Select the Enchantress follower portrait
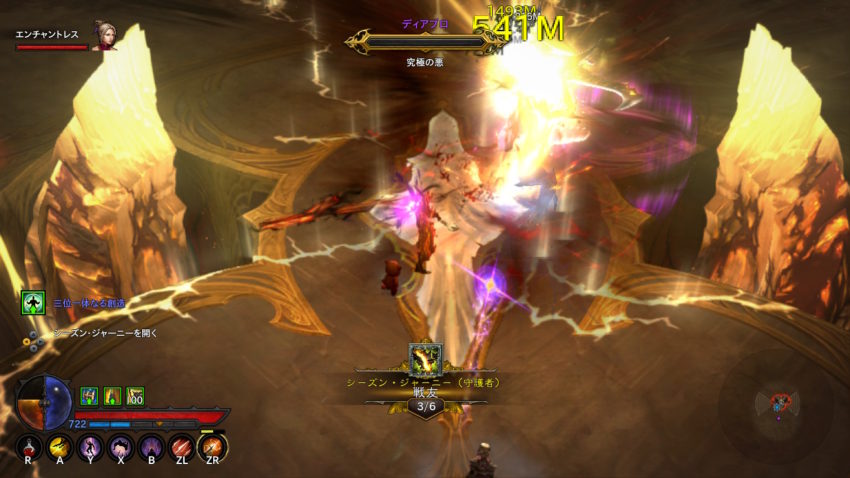This screenshot has width=850, height=478. click(102, 35)
